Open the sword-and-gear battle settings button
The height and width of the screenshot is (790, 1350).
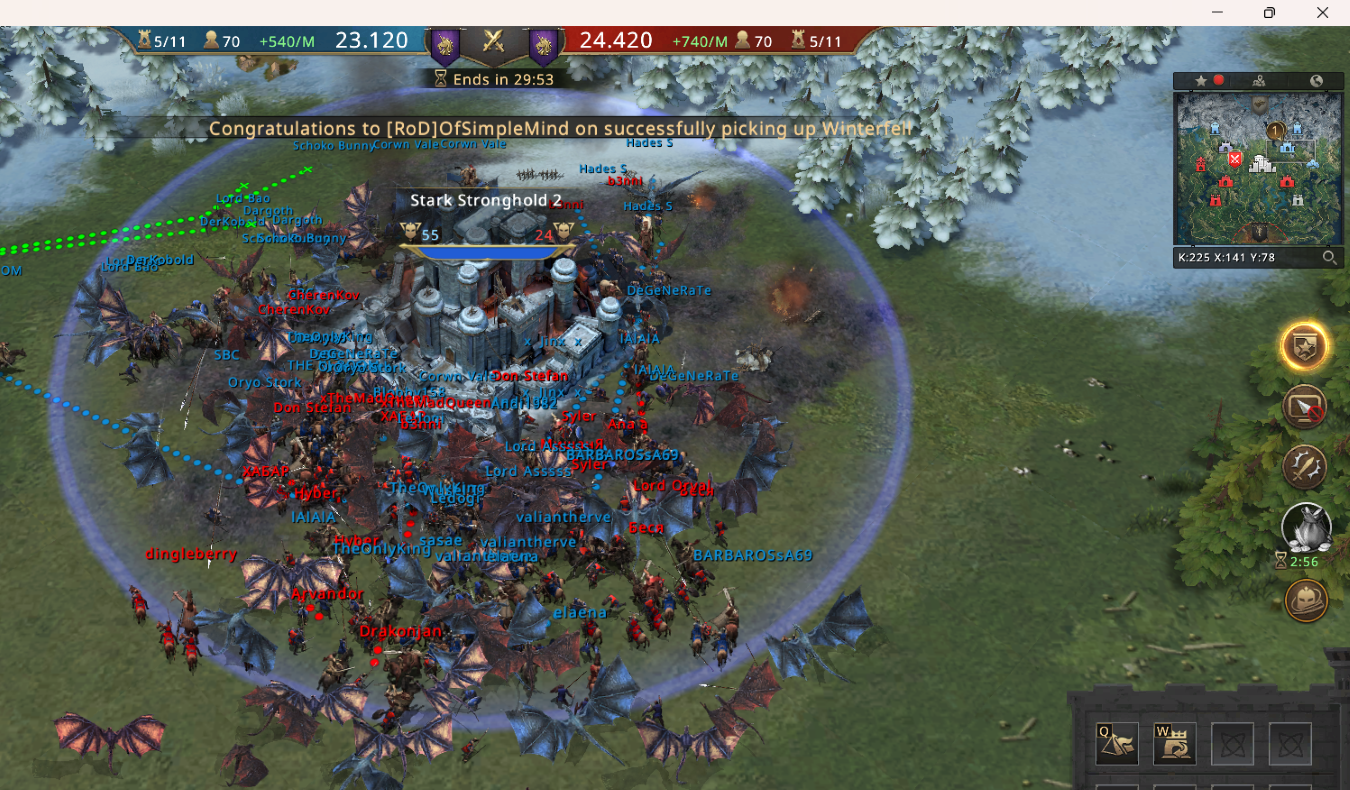point(1305,467)
